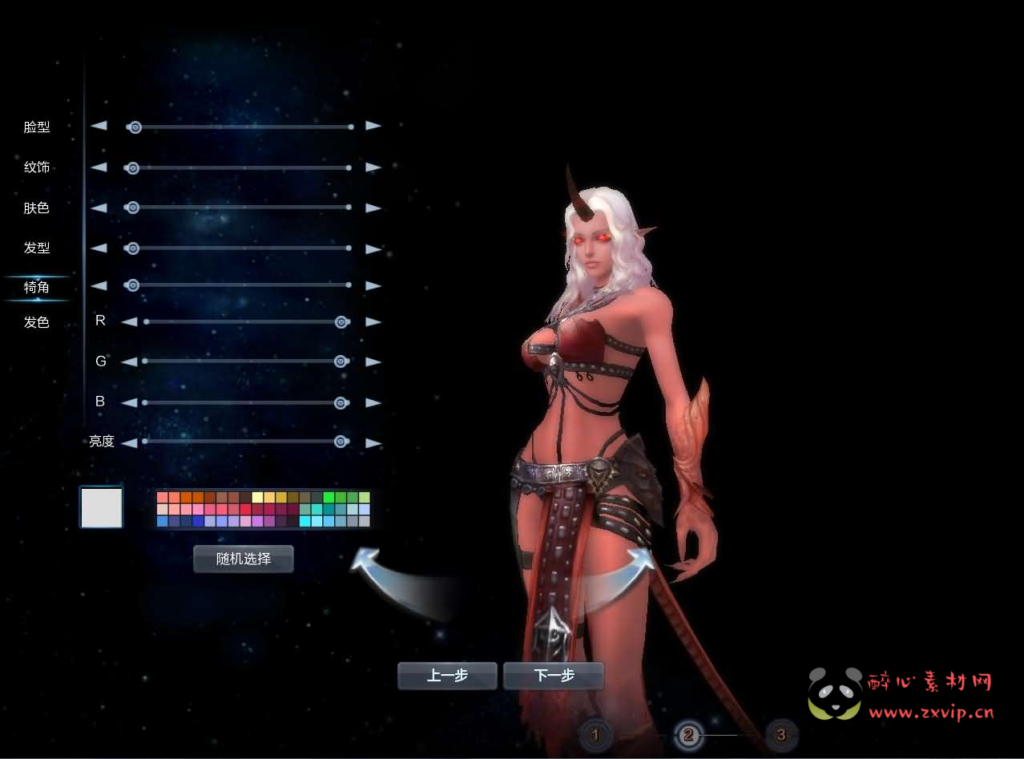Image resolution: width=1024 pixels, height=759 pixels.
Task: Advance 纹饰 with its right arrow
Action: coord(373,167)
